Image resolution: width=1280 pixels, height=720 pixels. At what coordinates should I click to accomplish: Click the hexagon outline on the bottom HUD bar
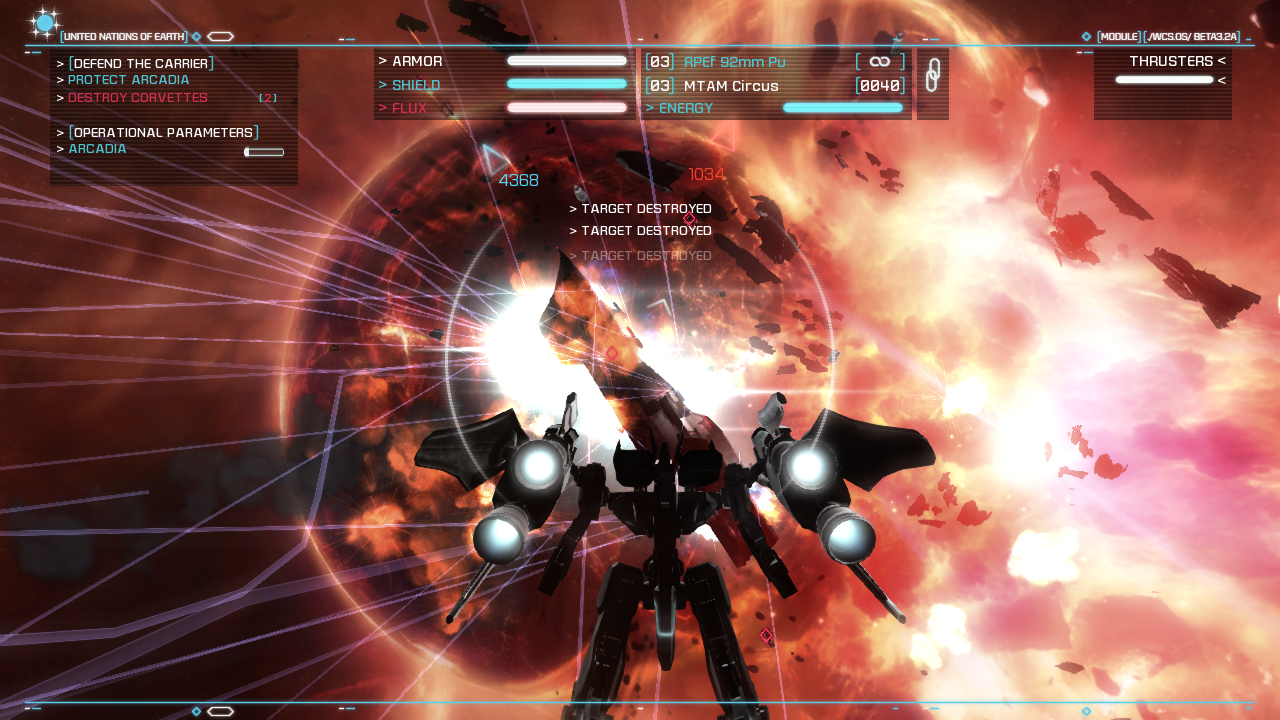[x=220, y=711]
